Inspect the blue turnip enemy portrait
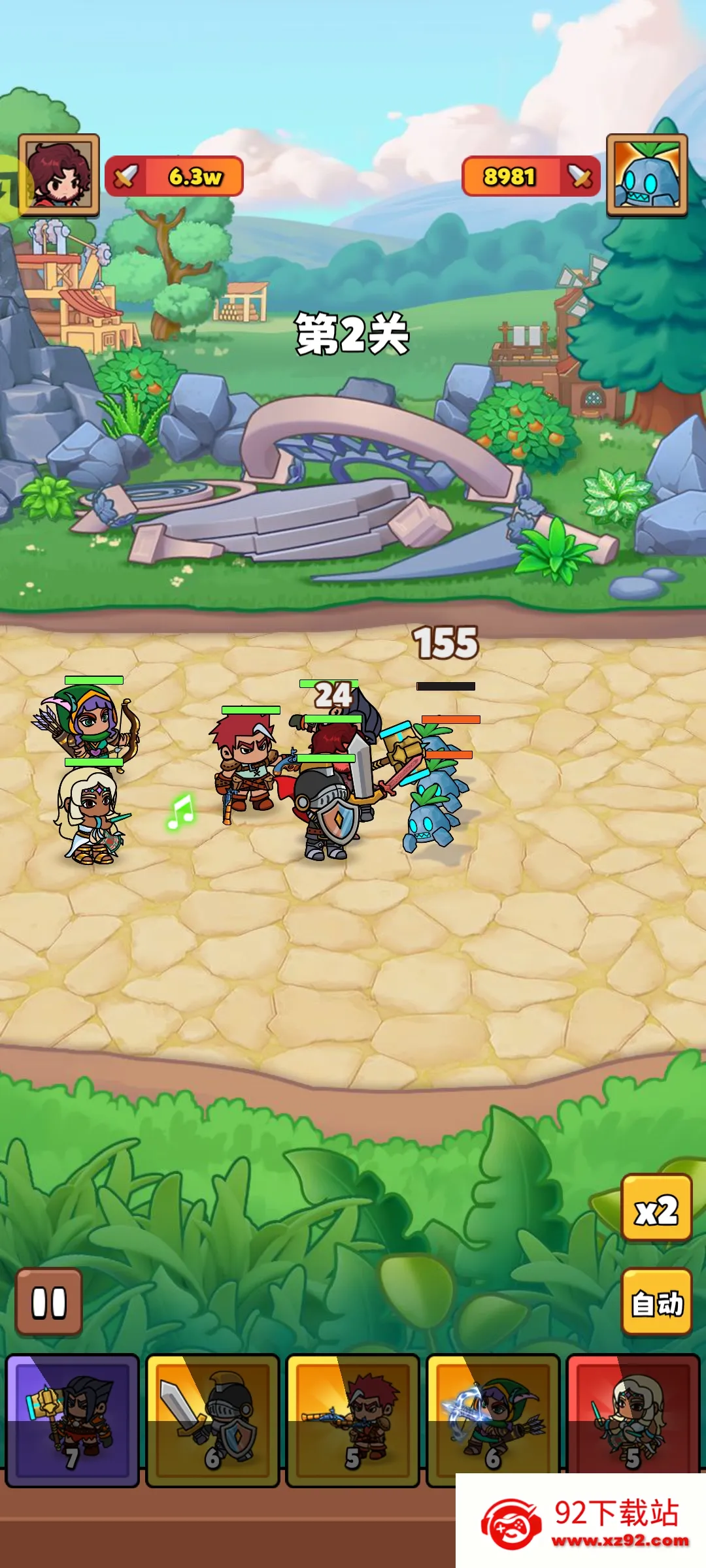 (647, 175)
